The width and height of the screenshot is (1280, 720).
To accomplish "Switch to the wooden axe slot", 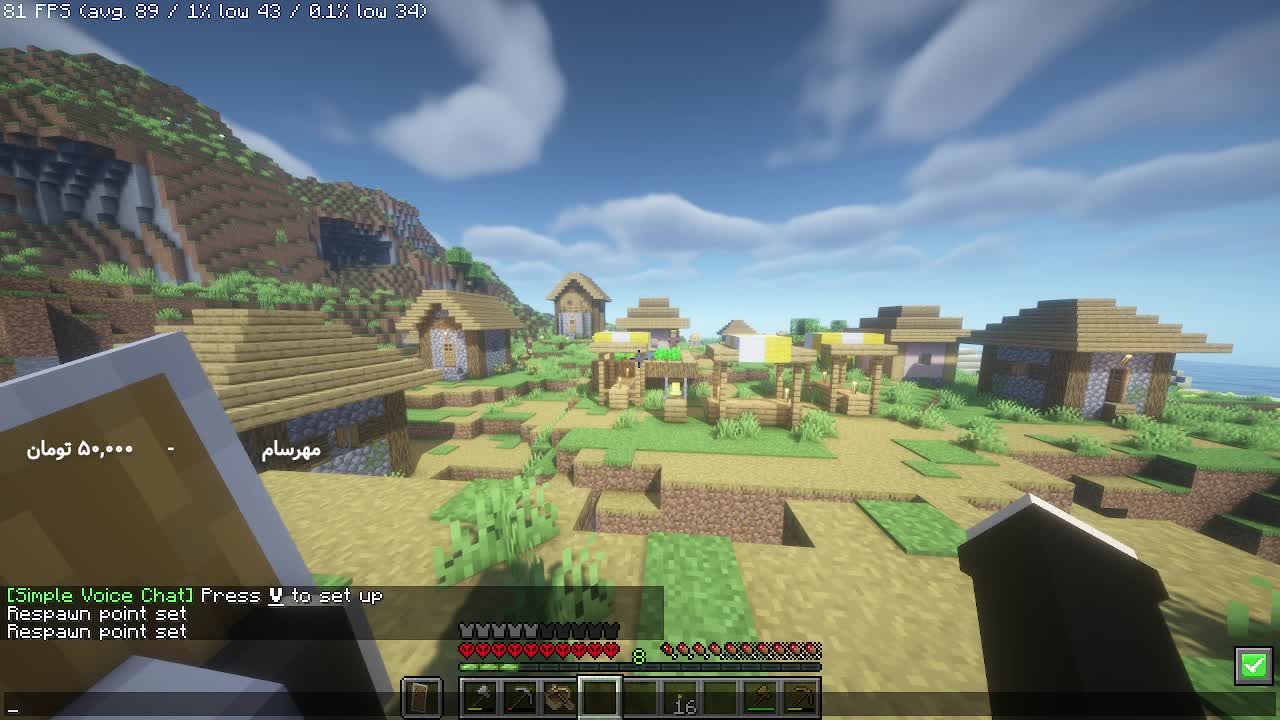I will 761,697.
